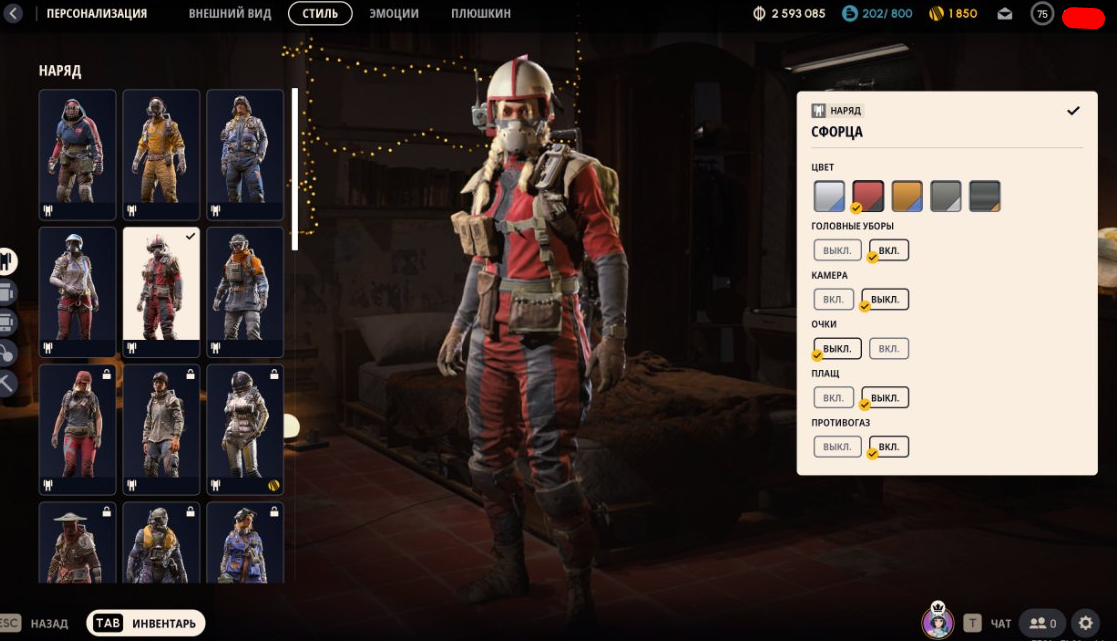Open the friends list icon
The width and height of the screenshot is (1117, 641).
(x=1043, y=623)
